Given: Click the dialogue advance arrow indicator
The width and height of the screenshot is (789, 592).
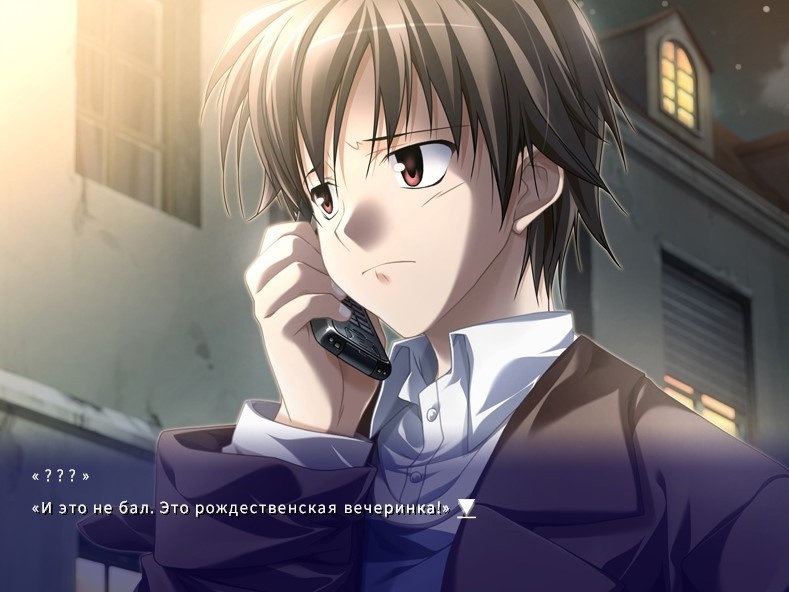Looking at the screenshot, I should (x=466, y=509).
